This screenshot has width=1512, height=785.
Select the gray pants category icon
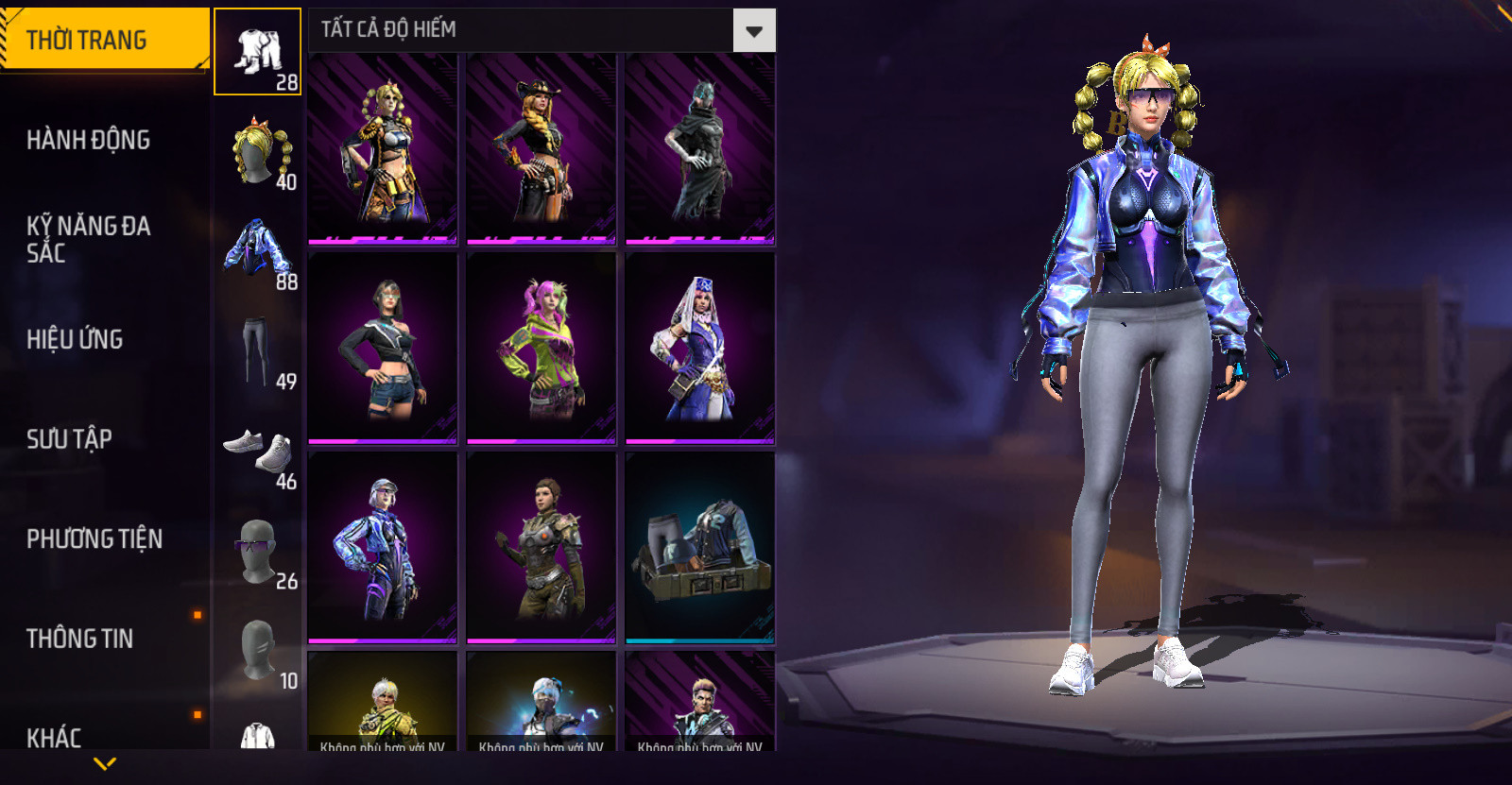[x=256, y=351]
